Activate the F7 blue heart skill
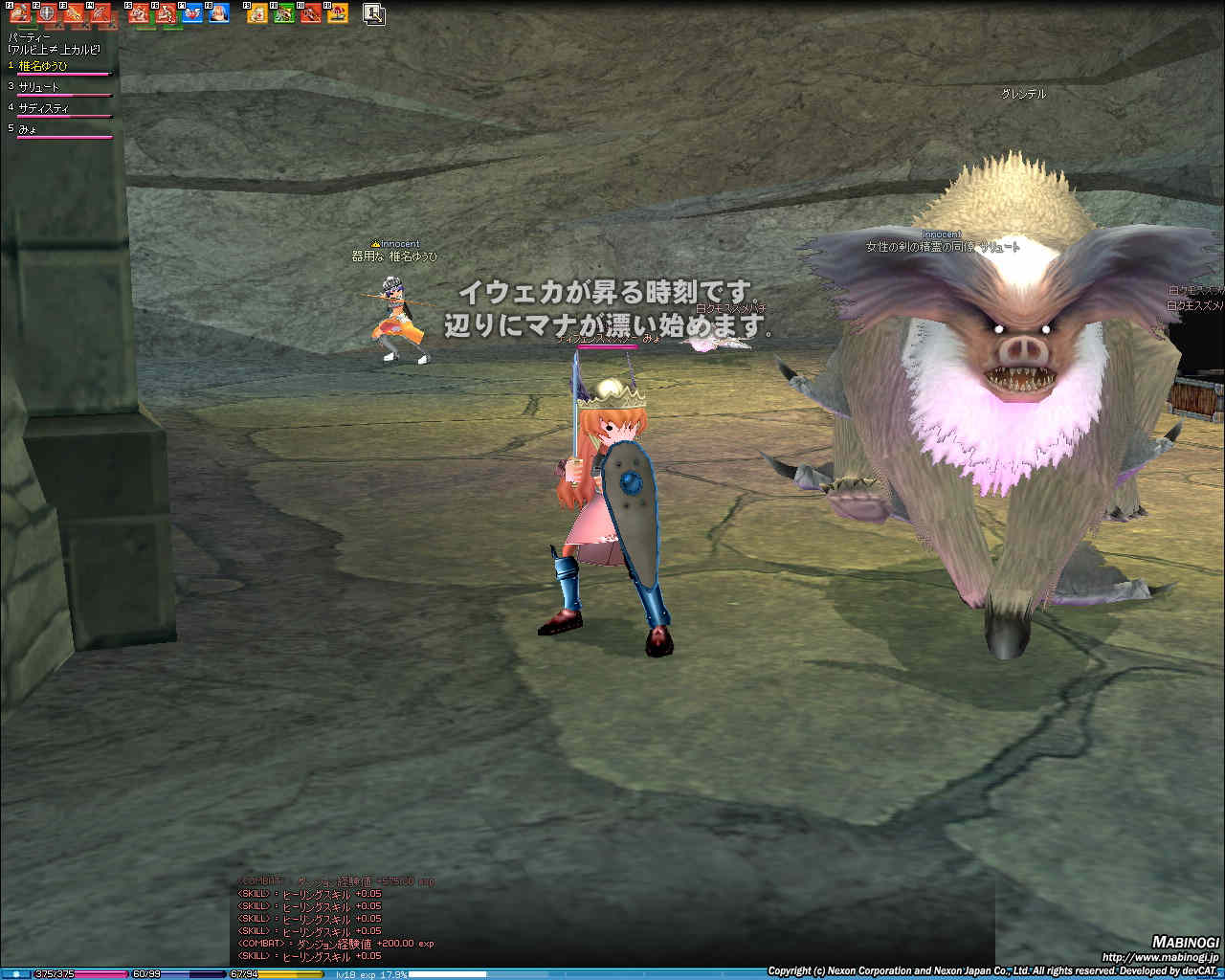 192,13
